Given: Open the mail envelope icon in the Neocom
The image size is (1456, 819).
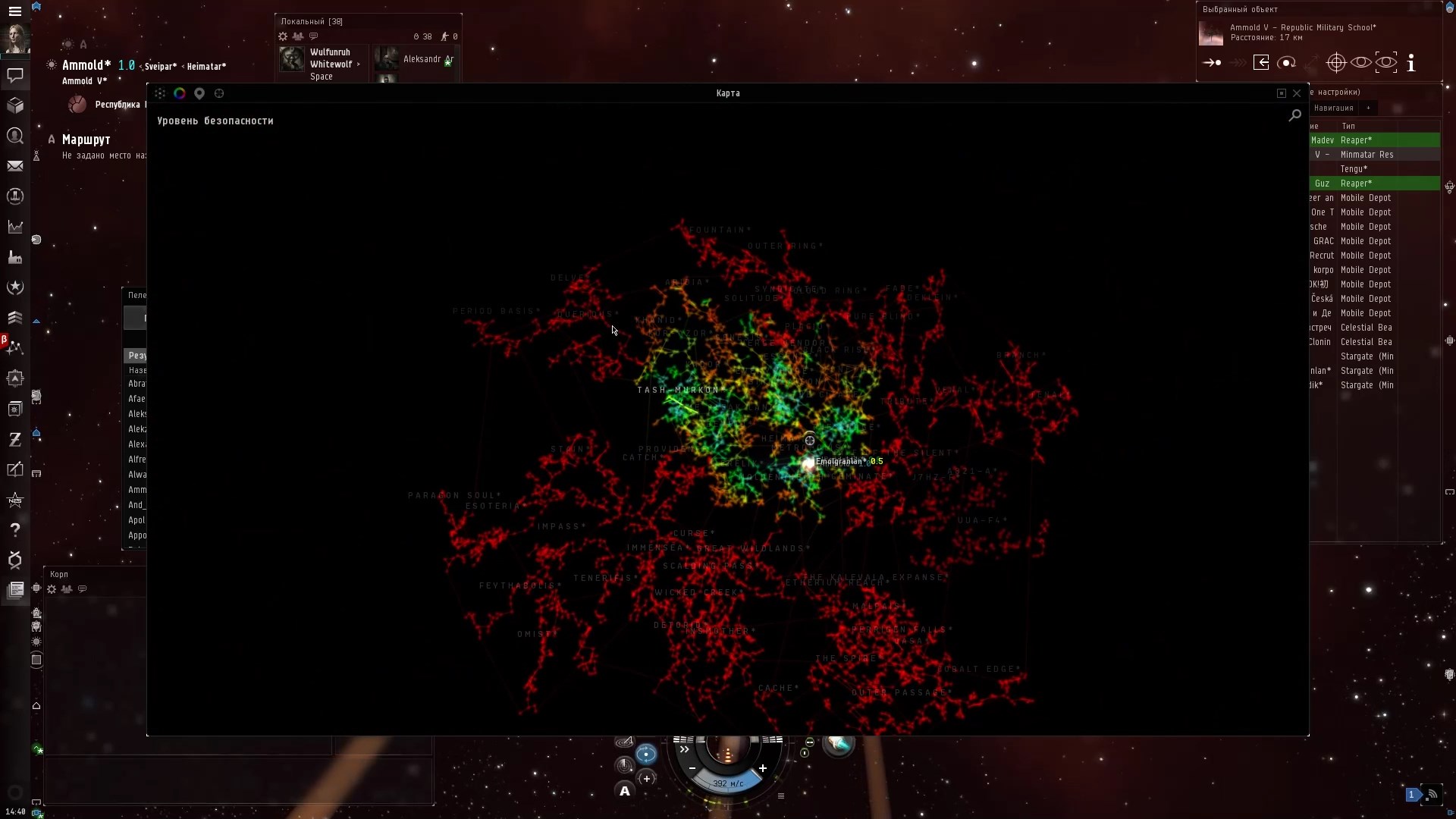Looking at the screenshot, I should tap(15, 165).
